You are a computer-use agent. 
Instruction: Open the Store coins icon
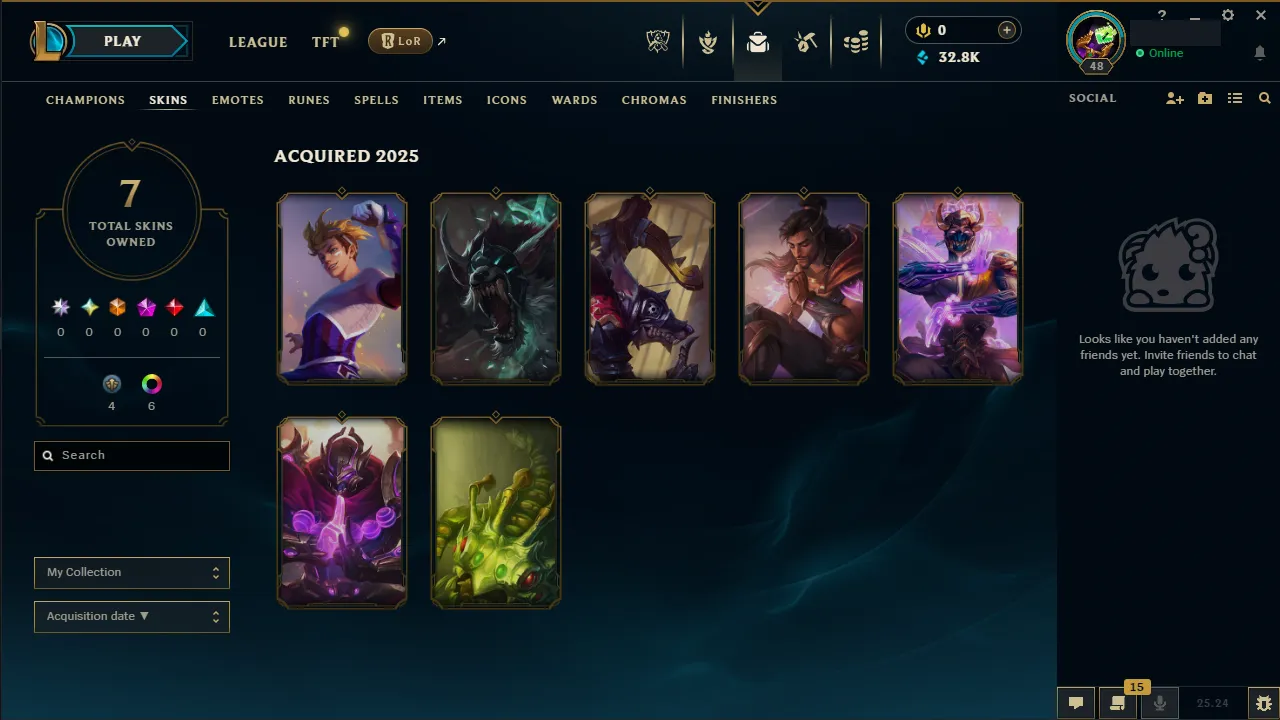(856, 41)
